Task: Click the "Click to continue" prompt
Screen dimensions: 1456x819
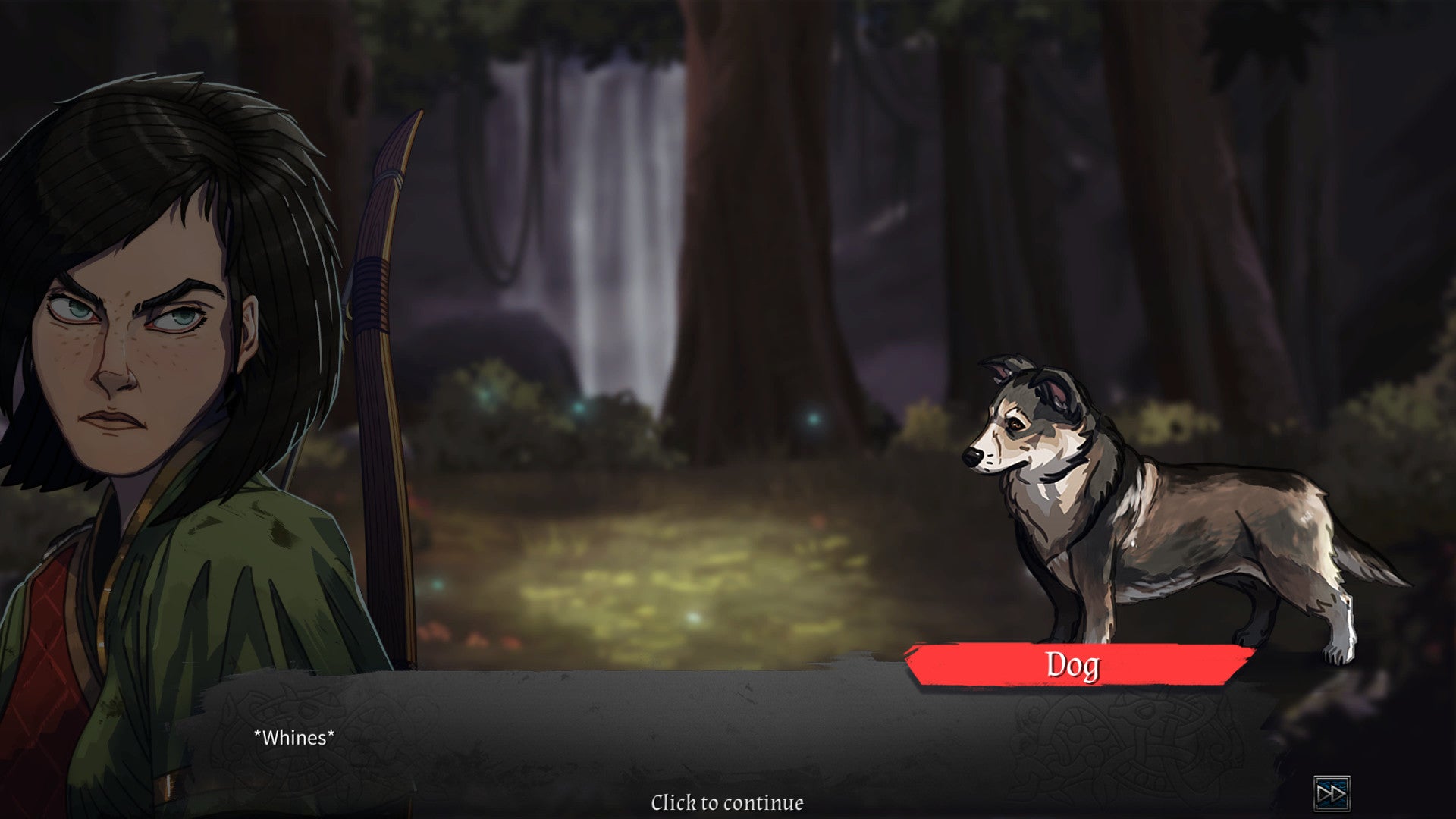Action: point(726,802)
